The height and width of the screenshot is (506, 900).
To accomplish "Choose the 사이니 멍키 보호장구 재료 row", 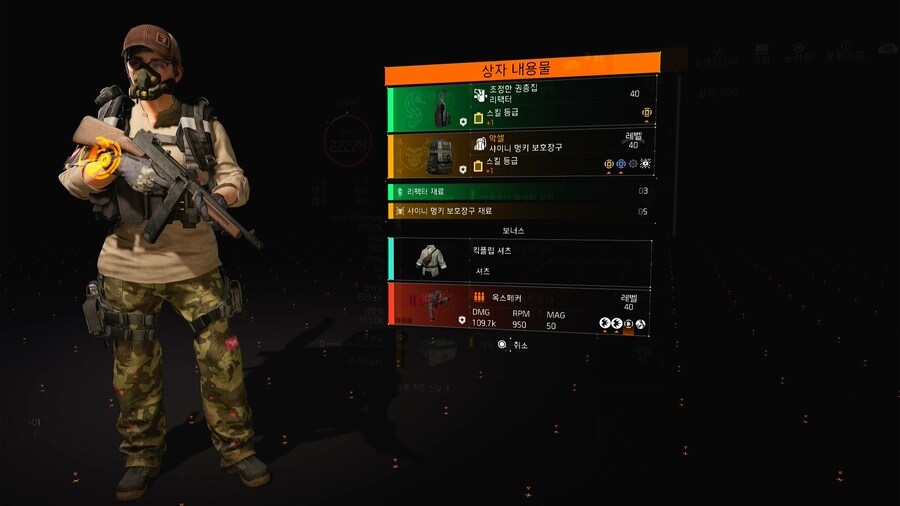I will [x=520, y=211].
